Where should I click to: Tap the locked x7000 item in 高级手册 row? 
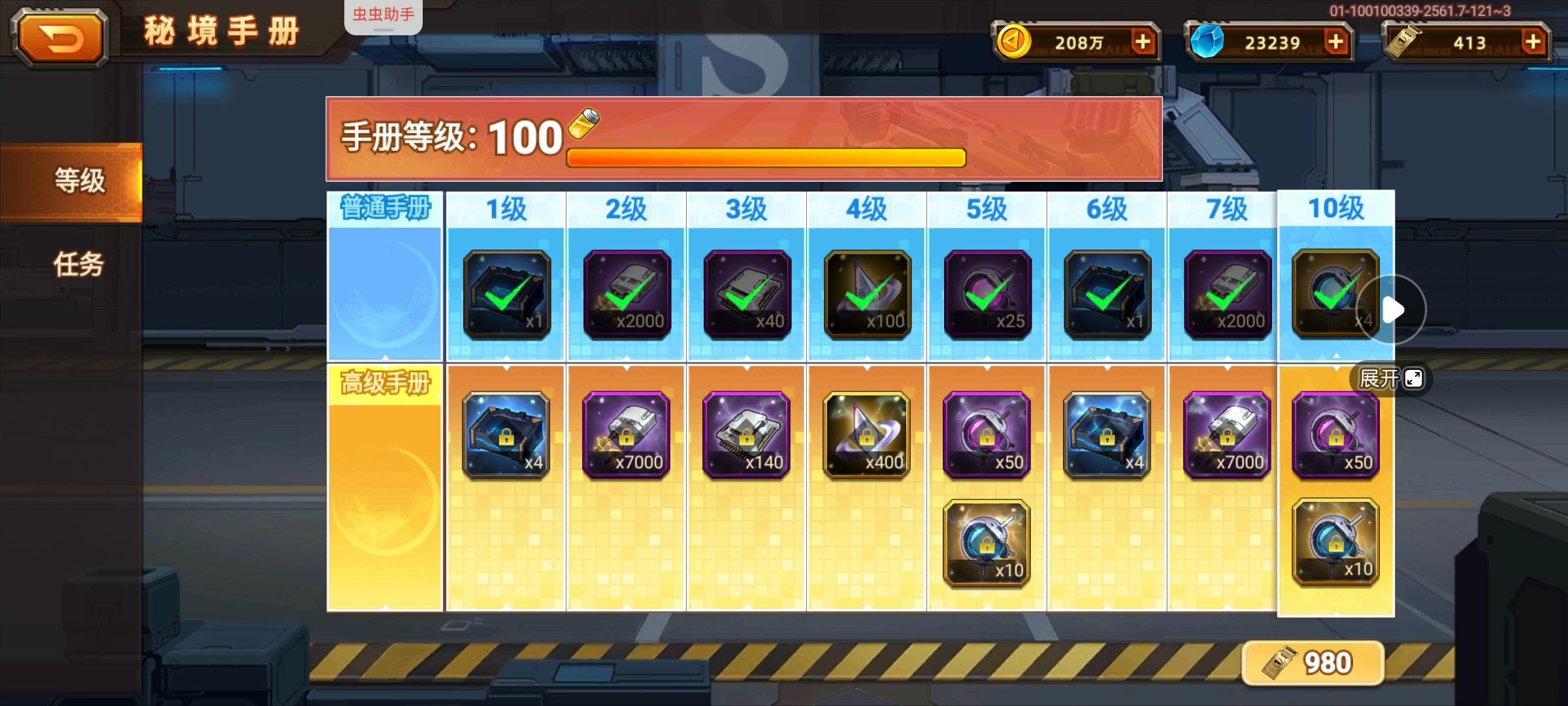click(x=625, y=435)
